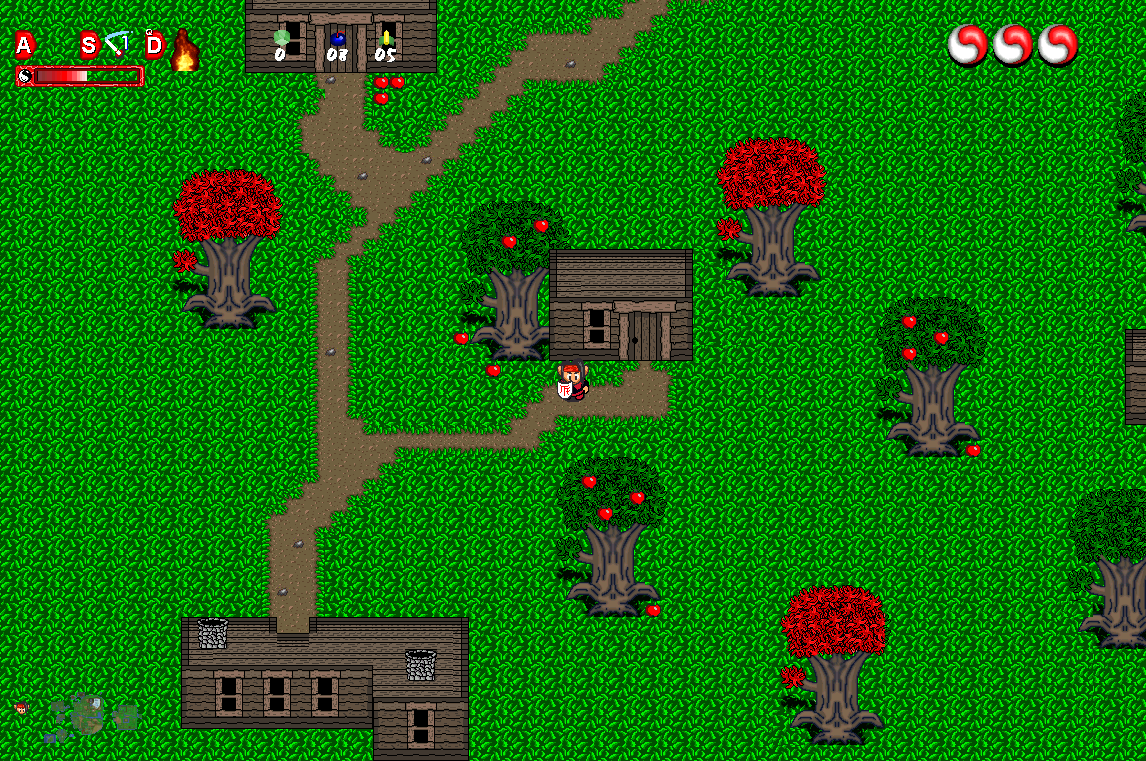Select the bow weapon icon

(118, 44)
